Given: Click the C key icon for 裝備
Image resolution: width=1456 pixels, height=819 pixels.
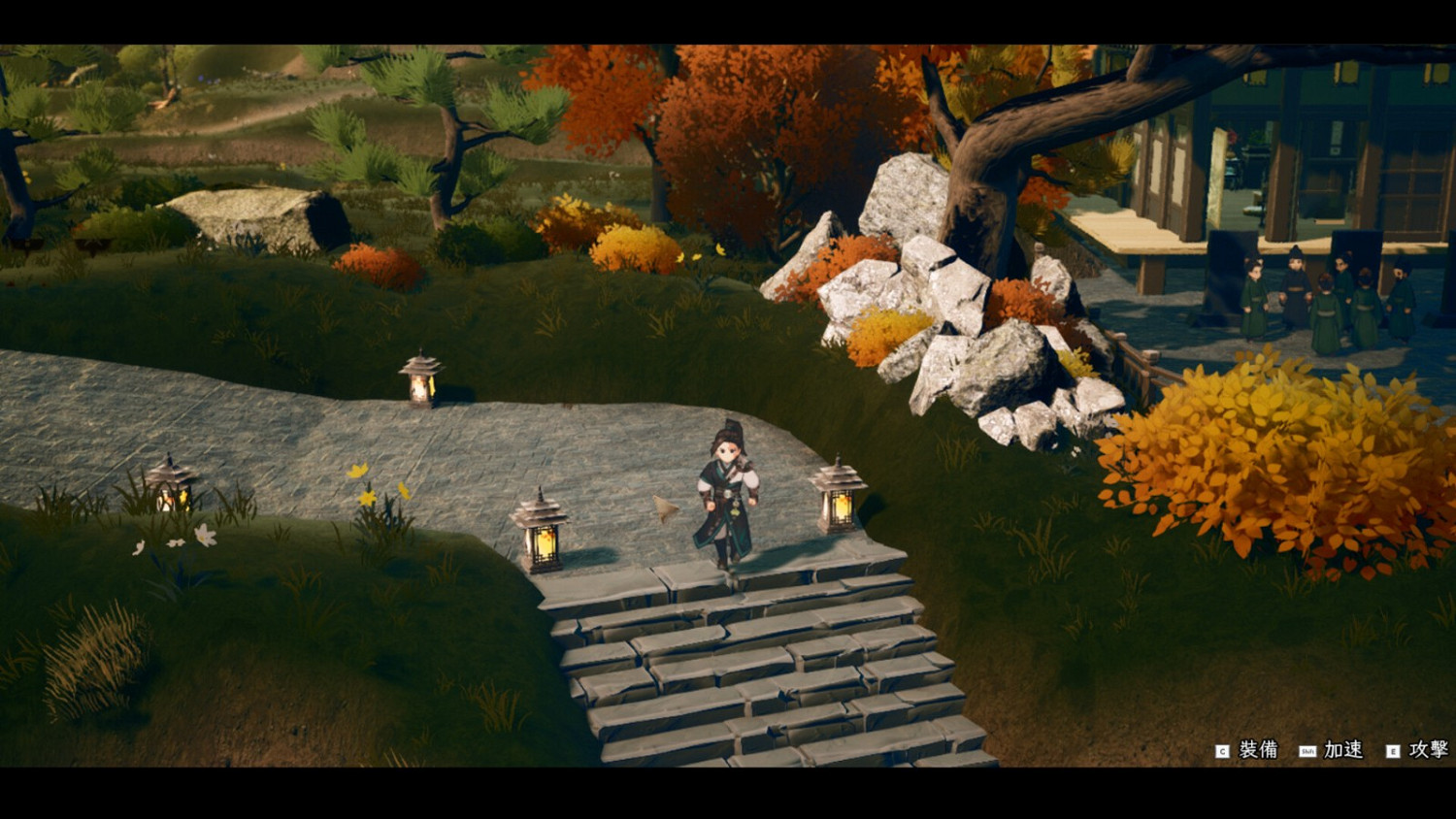Looking at the screenshot, I should tap(1222, 750).
